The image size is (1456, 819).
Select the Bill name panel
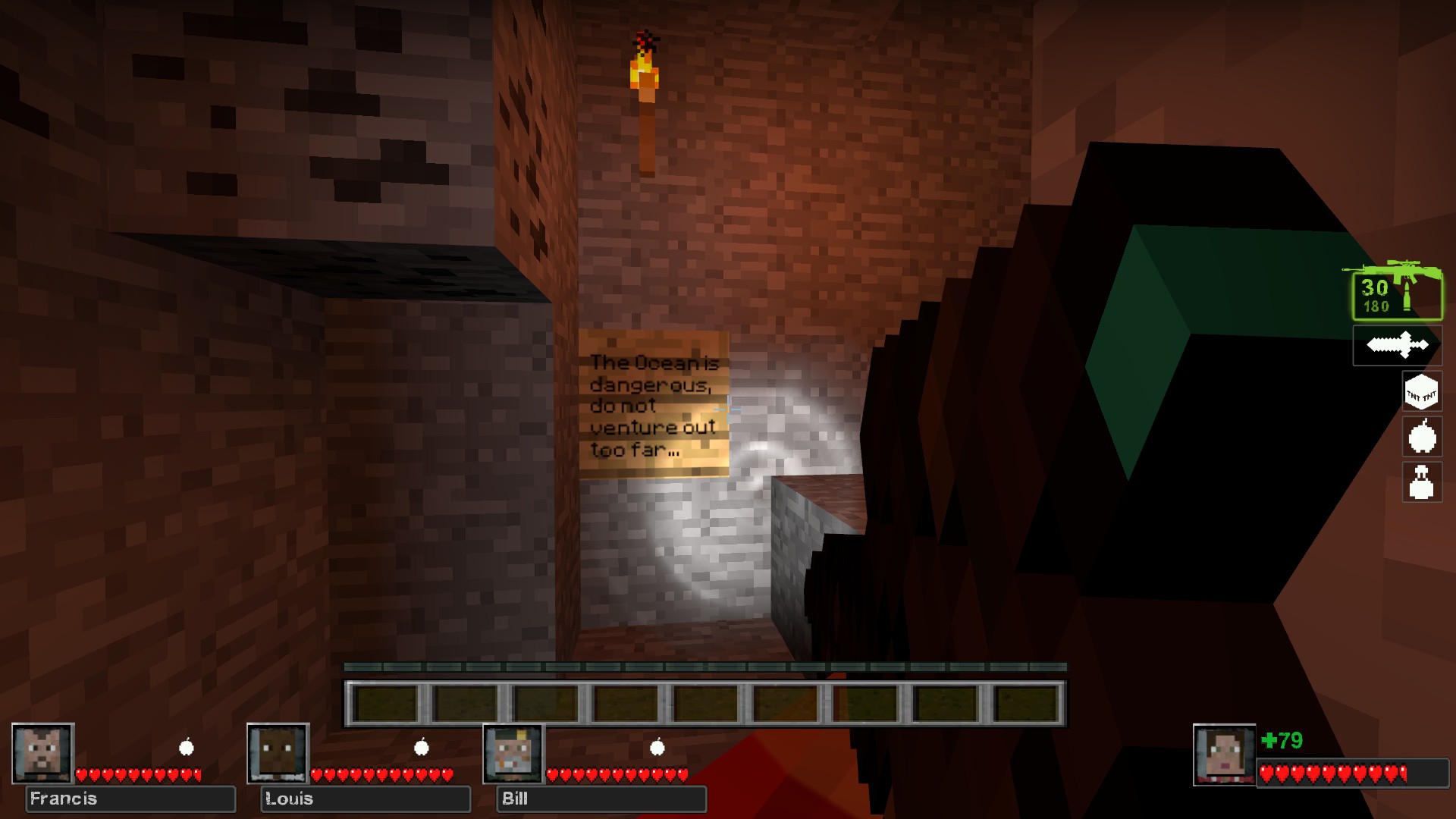pyautogui.click(x=601, y=799)
